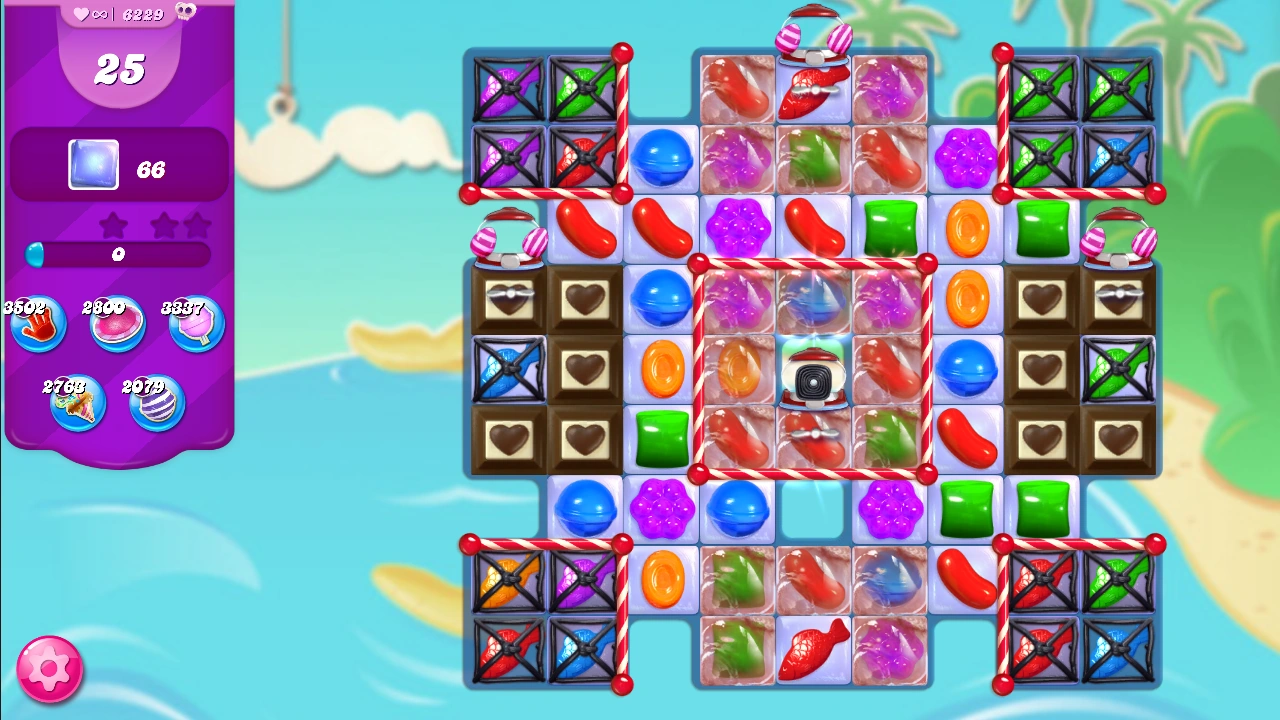Viewport: 1280px width, 720px height.
Task: Select the striped cone booster showing 2763
Action: click(78, 402)
